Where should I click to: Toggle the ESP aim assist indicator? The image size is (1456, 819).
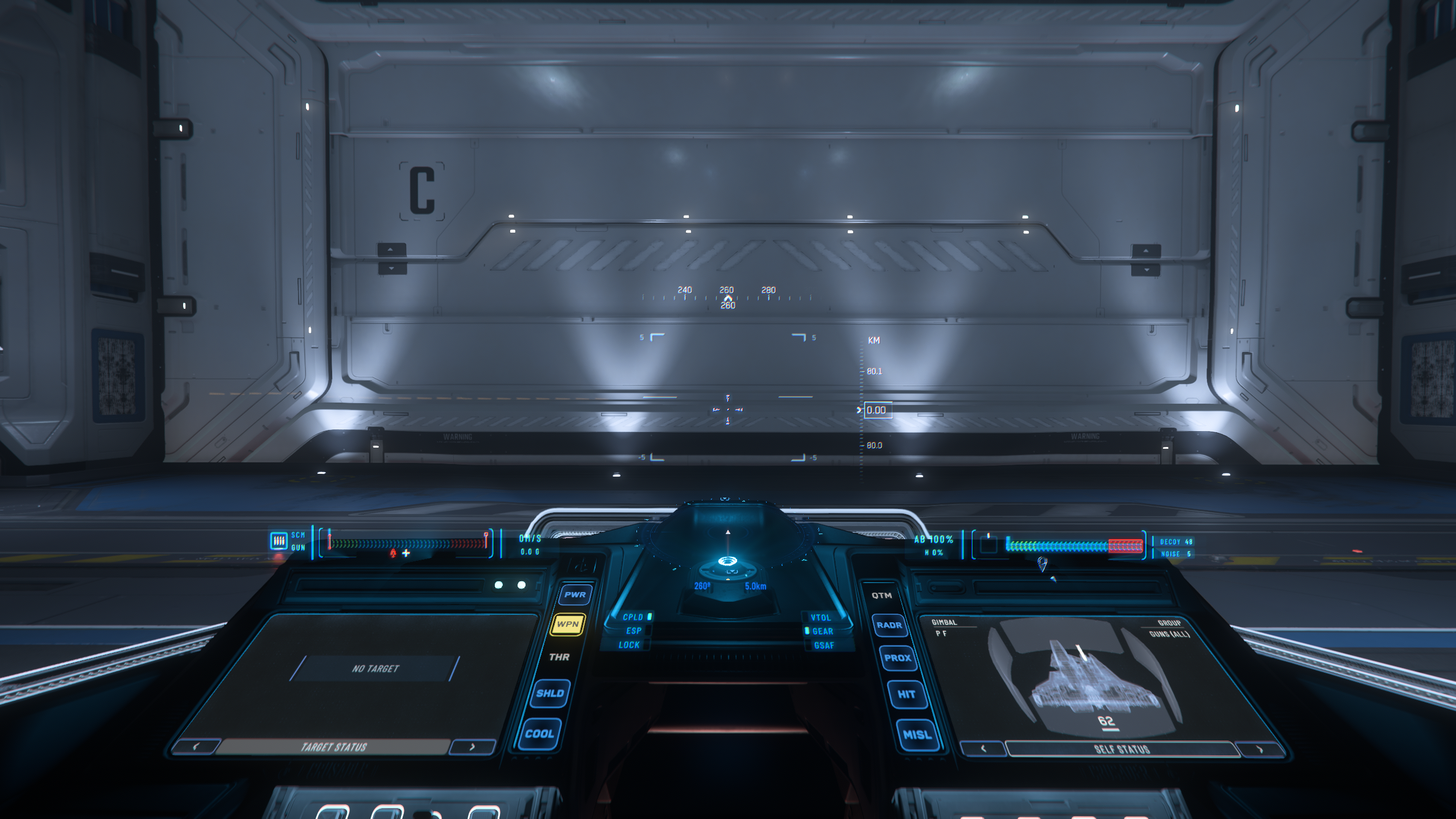pyautogui.click(x=634, y=631)
